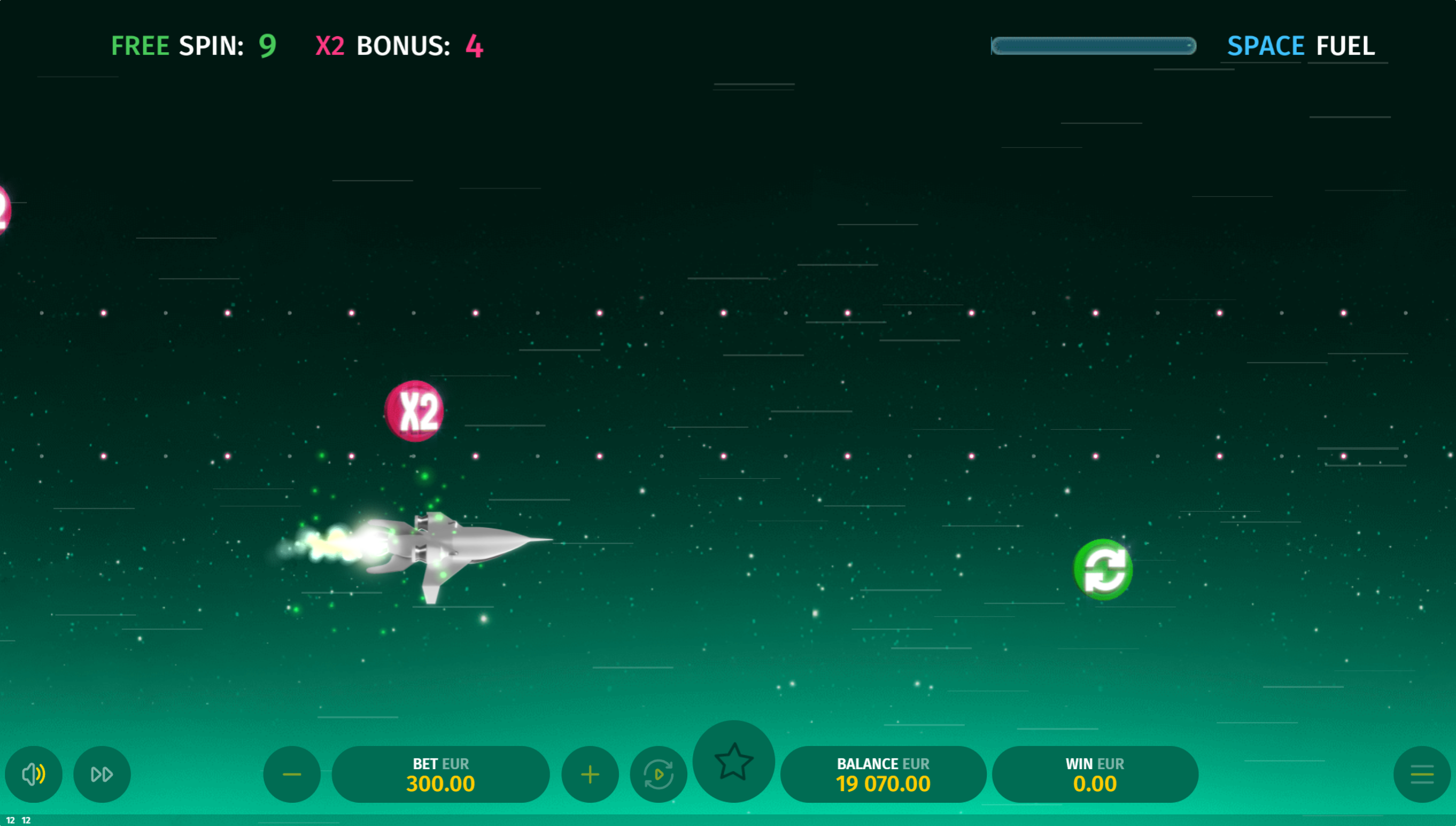Screen dimensions: 1456x826
Task: Open the autoplay spin option
Action: [x=658, y=774]
